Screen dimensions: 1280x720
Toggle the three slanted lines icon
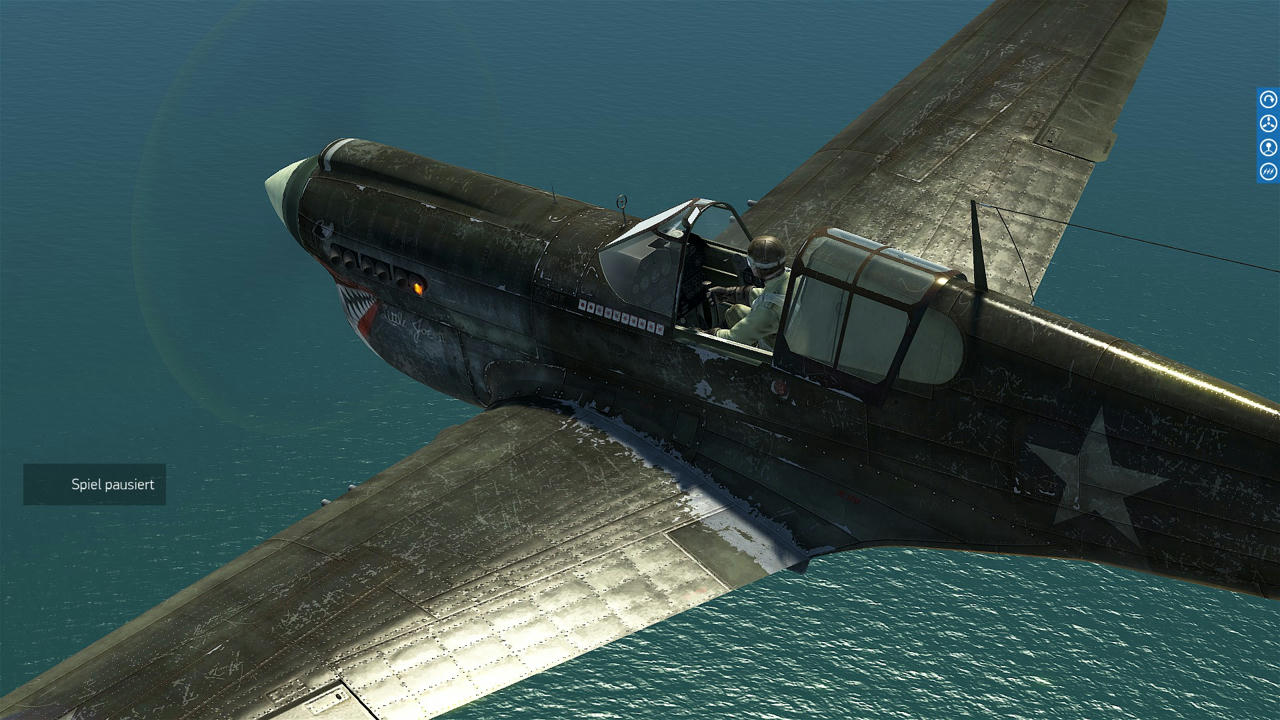1268,171
